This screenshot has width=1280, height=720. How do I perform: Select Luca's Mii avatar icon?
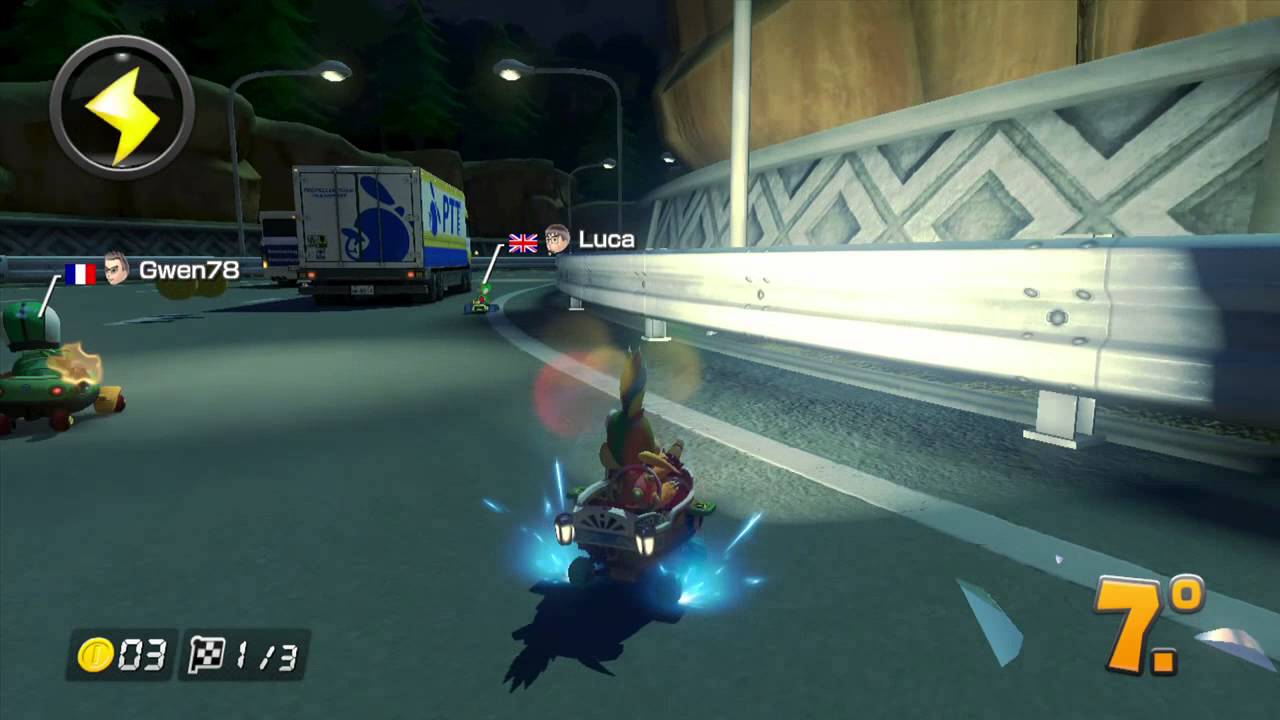click(x=556, y=240)
